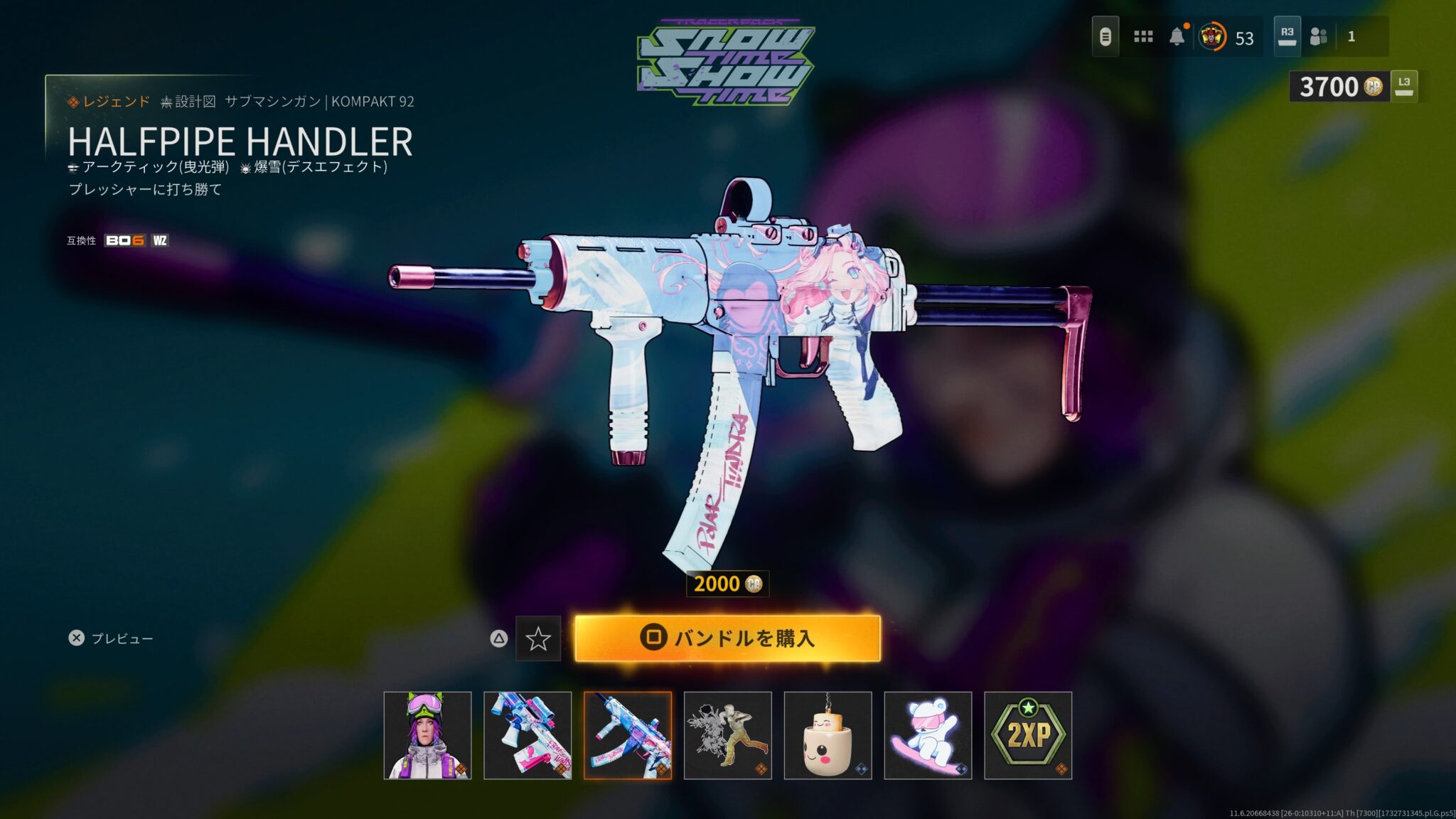Choose the highlighted Halfpipe Handler SMG thumbnail
The width and height of the screenshot is (1456, 819).
pos(628,735)
